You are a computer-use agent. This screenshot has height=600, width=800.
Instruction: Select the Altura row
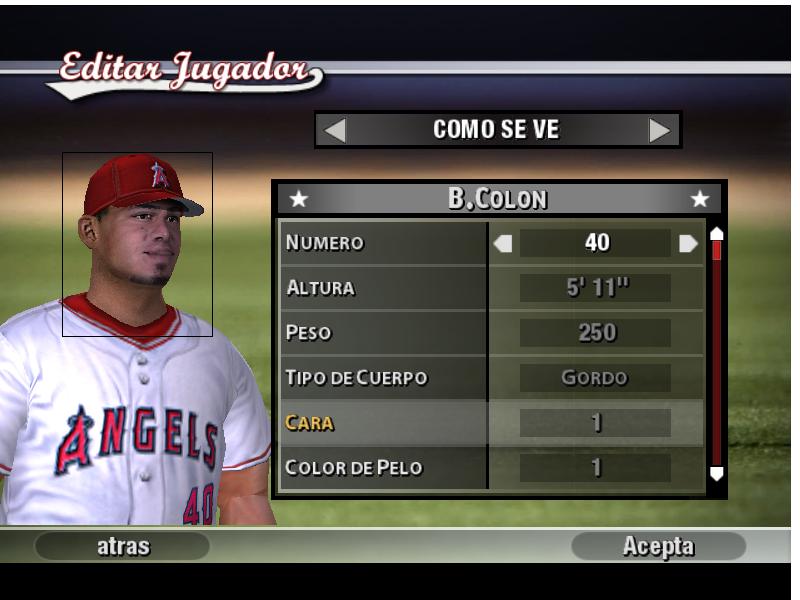pos(383,288)
